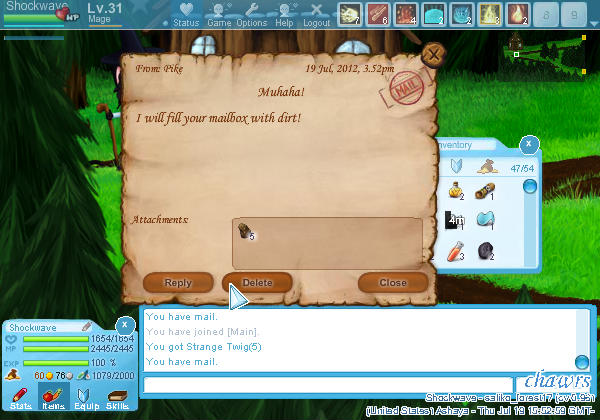The height and width of the screenshot is (420, 600).
Task: Delete the mail from Pike
Action: 257,283
